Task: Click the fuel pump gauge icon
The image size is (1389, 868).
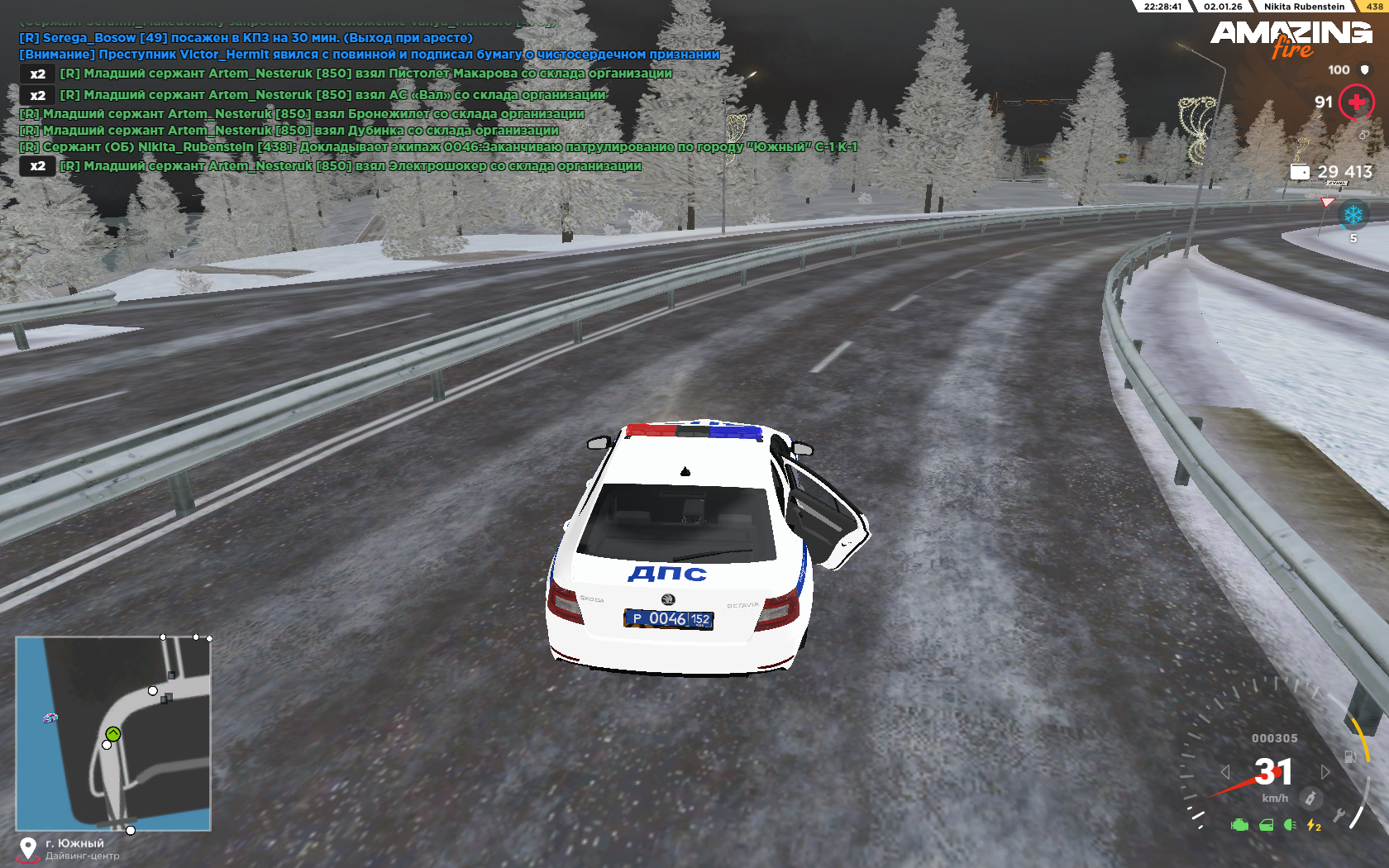Action: [x=1350, y=756]
